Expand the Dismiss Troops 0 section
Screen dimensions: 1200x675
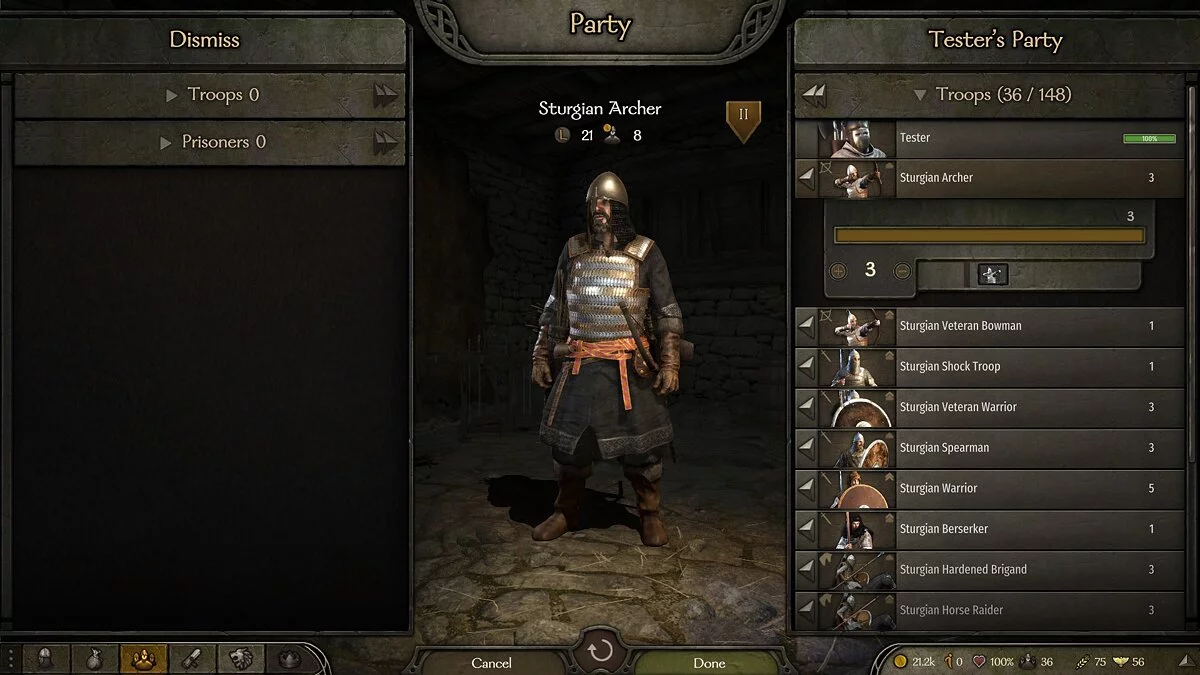point(210,95)
